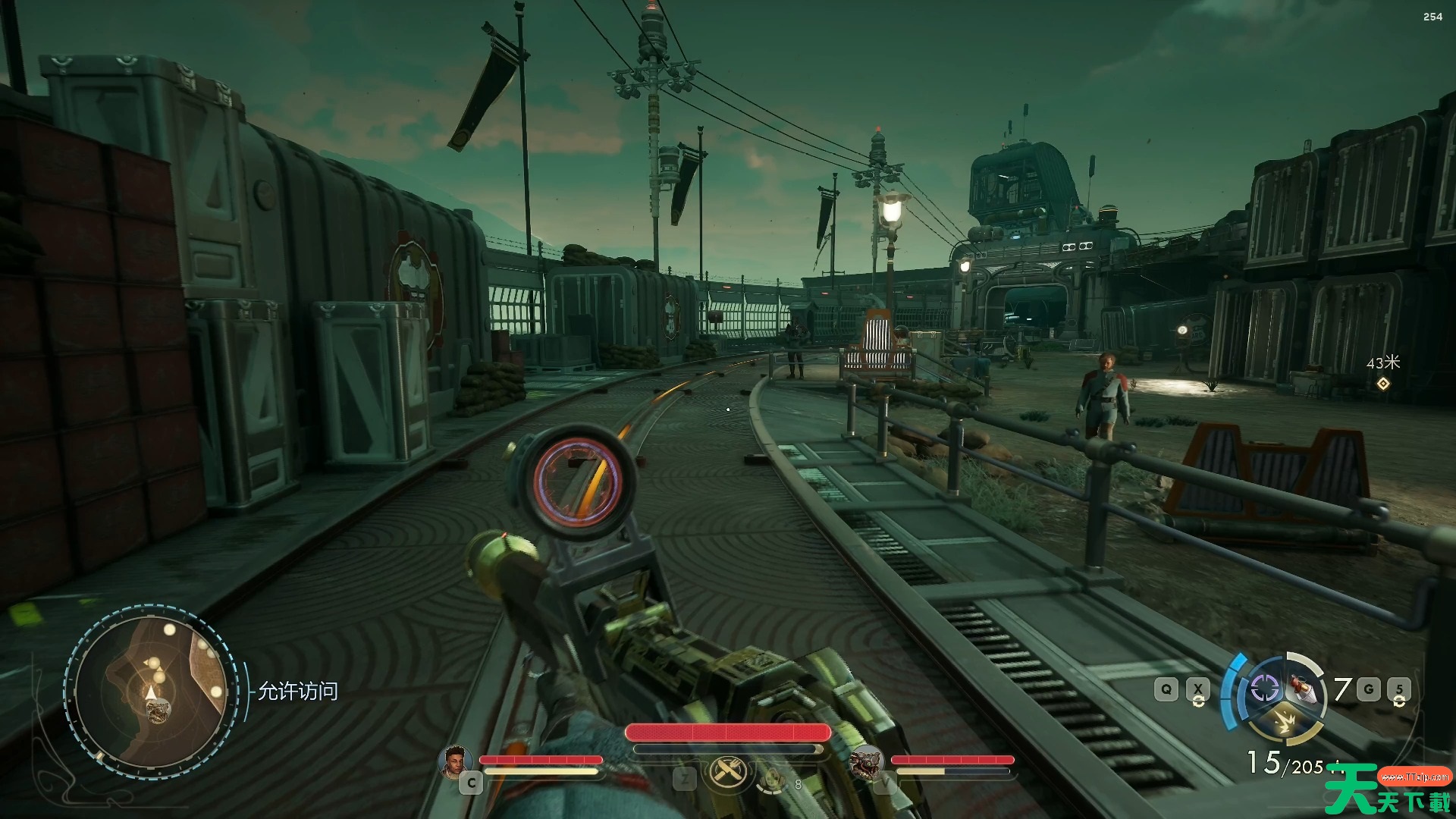Activate the inhaler icon beside the 8
This screenshot has width=1456, height=819.
point(772,778)
